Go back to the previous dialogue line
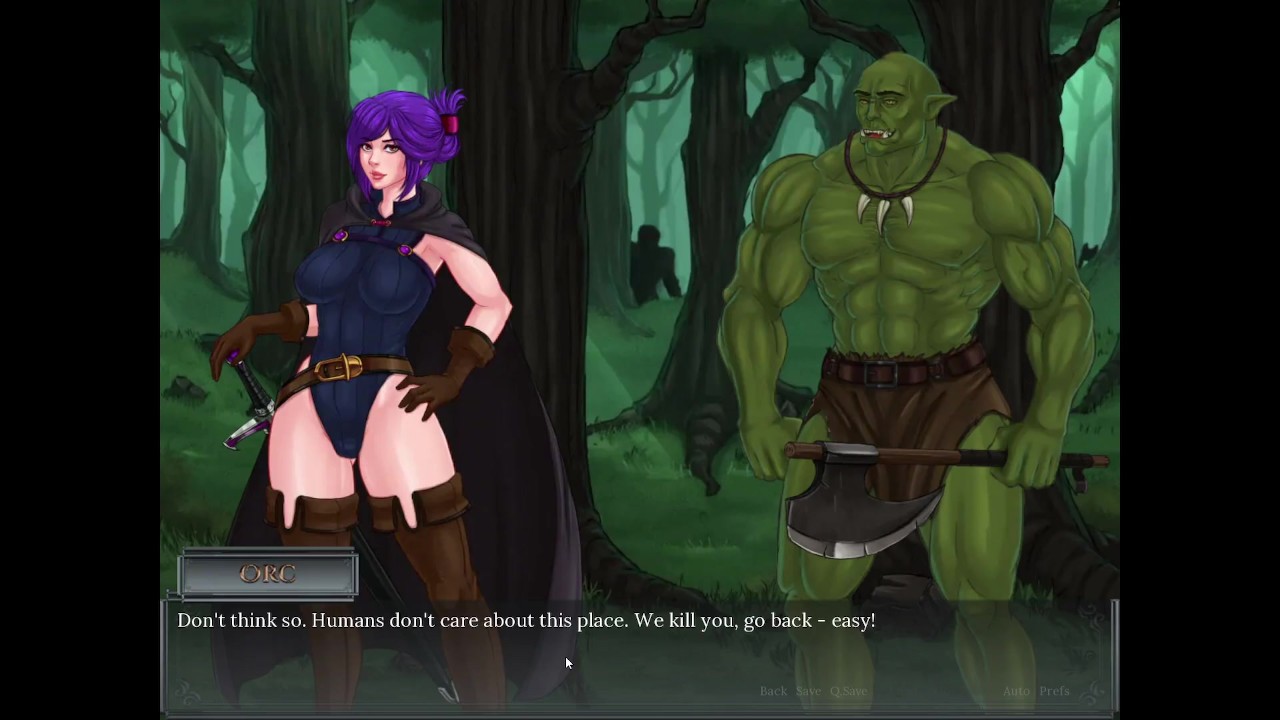 (x=773, y=691)
